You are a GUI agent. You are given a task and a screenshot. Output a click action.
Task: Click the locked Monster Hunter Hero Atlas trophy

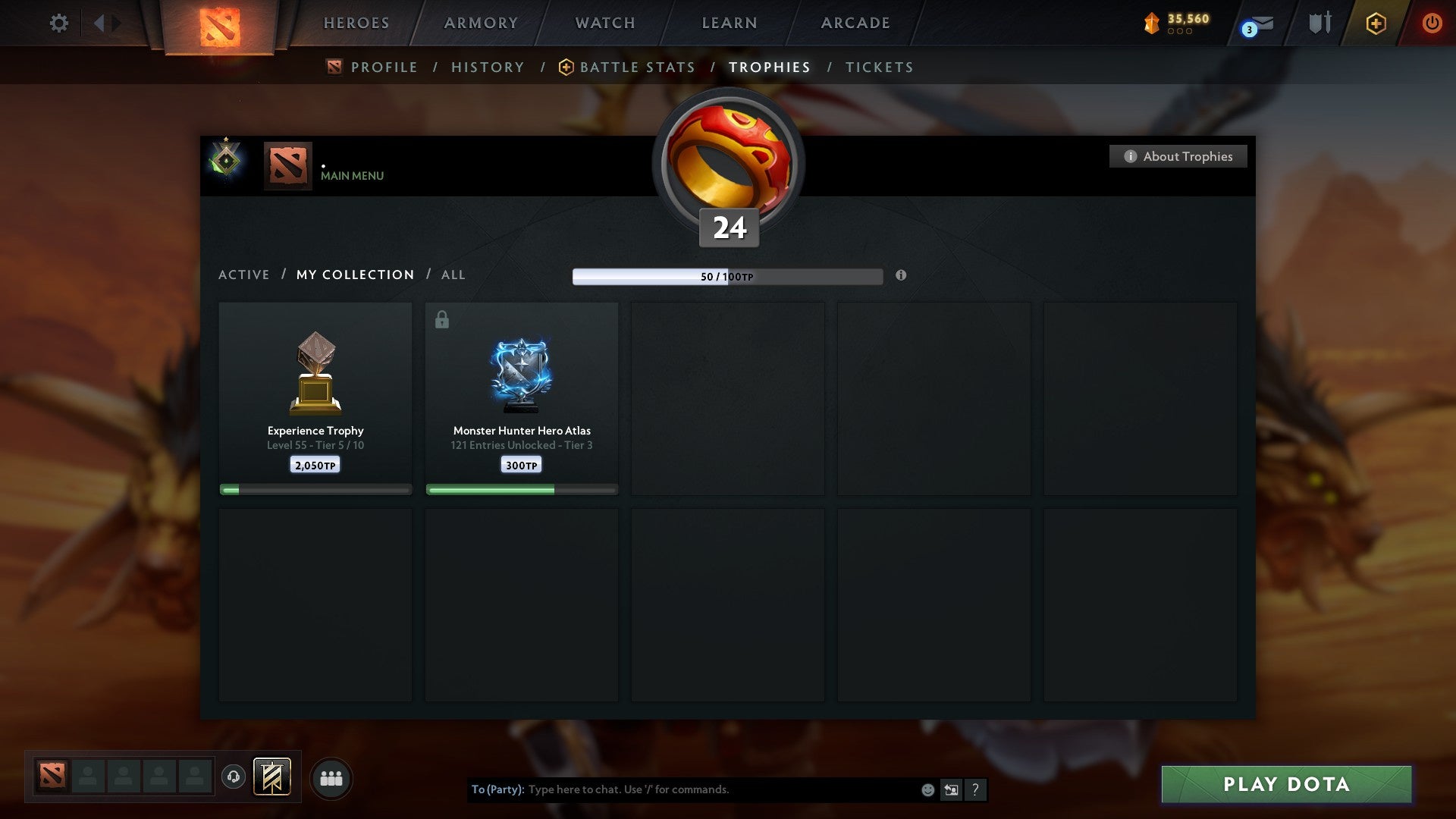tap(522, 375)
